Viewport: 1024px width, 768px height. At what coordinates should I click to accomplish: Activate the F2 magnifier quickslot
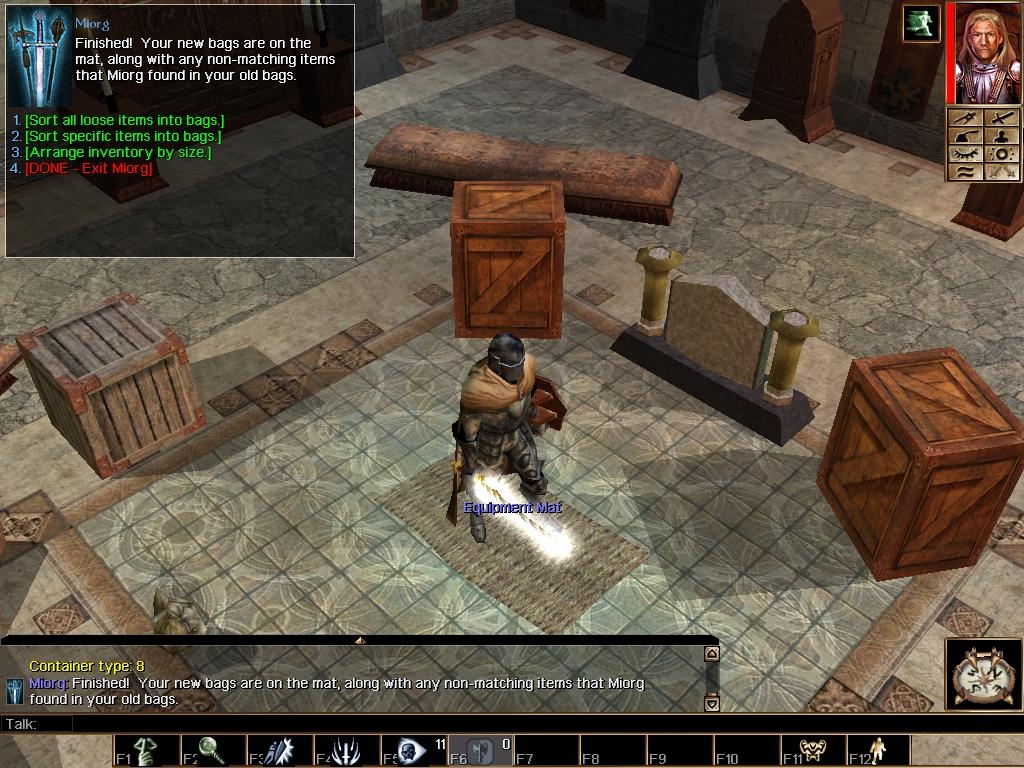click(x=212, y=751)
